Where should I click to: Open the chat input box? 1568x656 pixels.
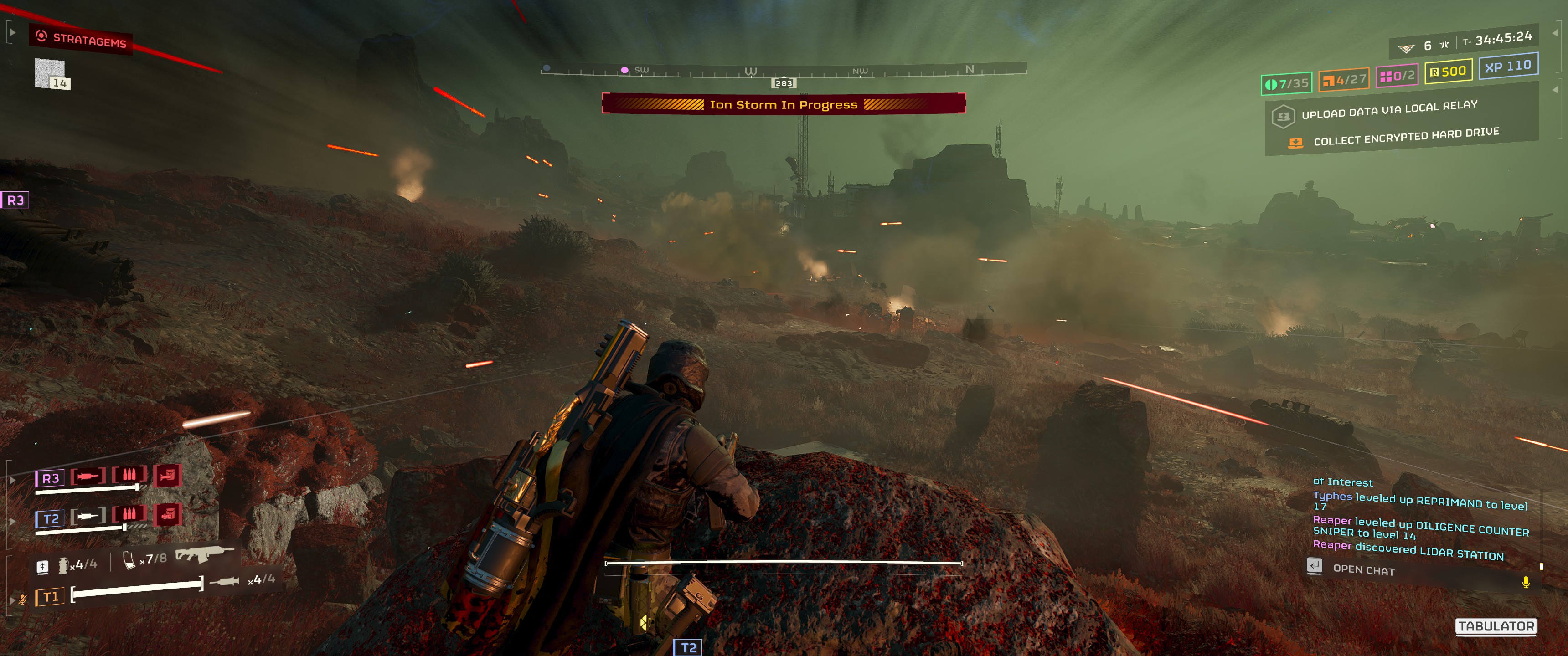pyautogui.click(x=1363, y=569)
